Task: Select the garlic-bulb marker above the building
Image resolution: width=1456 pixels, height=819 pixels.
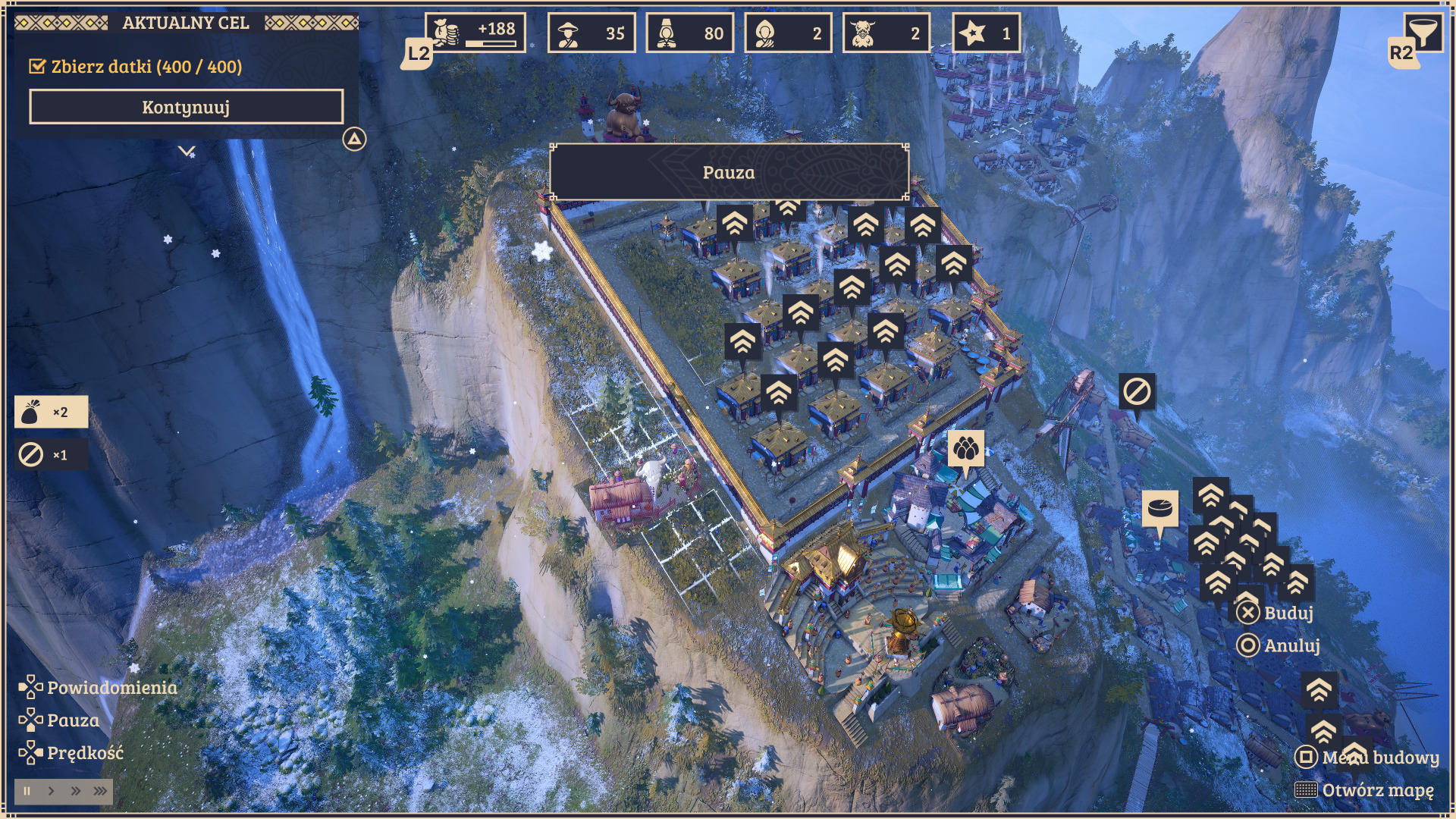Action: click(x=965, y=449)
